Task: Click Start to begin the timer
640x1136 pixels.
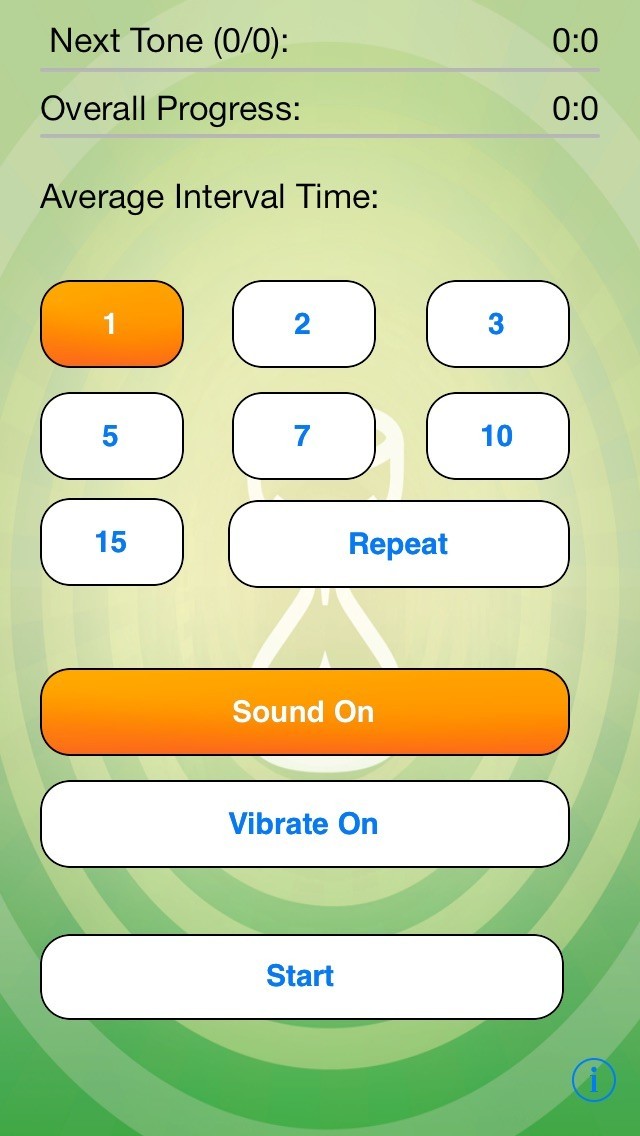Action: click(301, 976)
